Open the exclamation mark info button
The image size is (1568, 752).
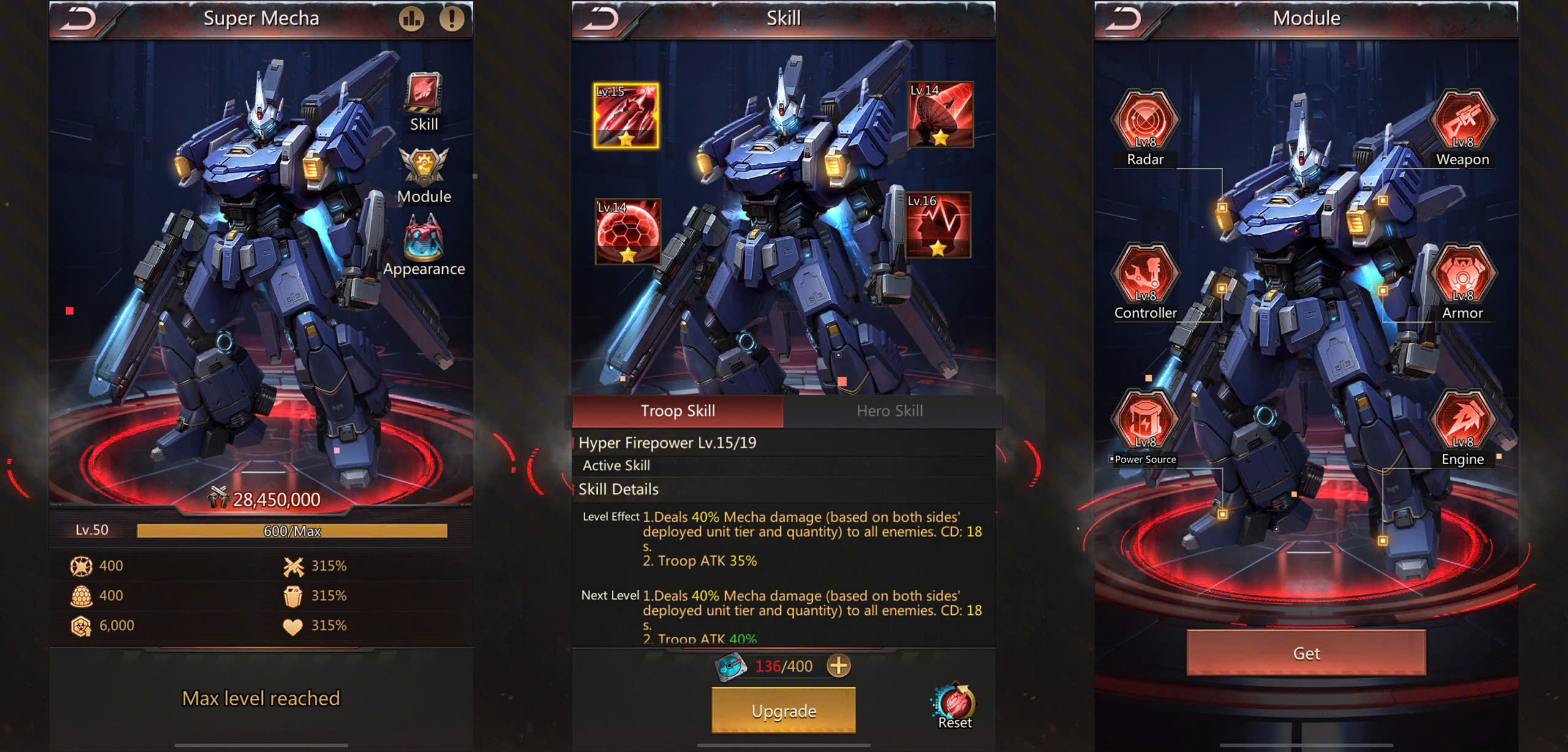[x=451, y=19]
